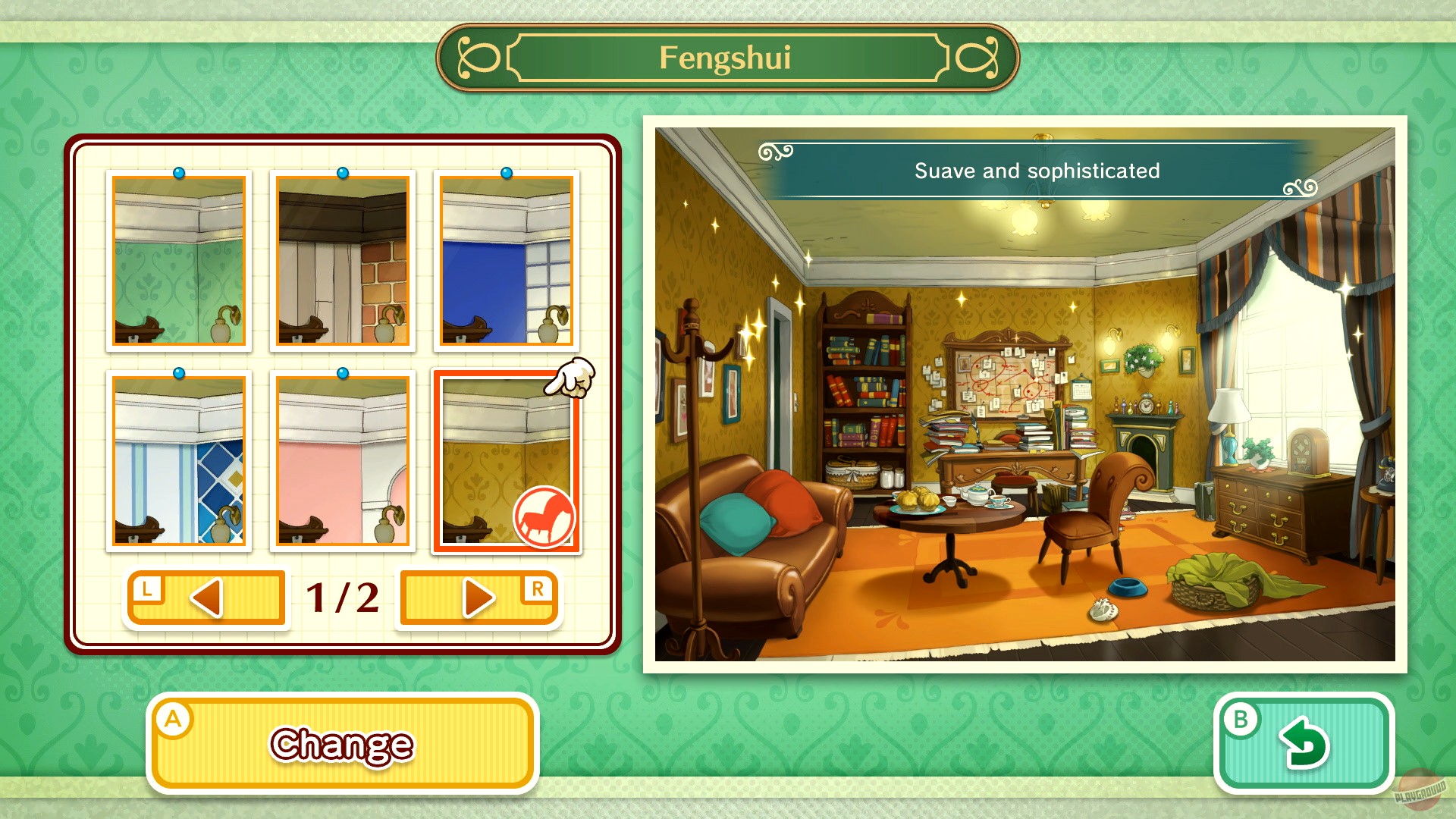This screenshot has width=1456, height=819.
Task: Click the Suave and sophisticated rating banner
Action: tap(1036, 171)
